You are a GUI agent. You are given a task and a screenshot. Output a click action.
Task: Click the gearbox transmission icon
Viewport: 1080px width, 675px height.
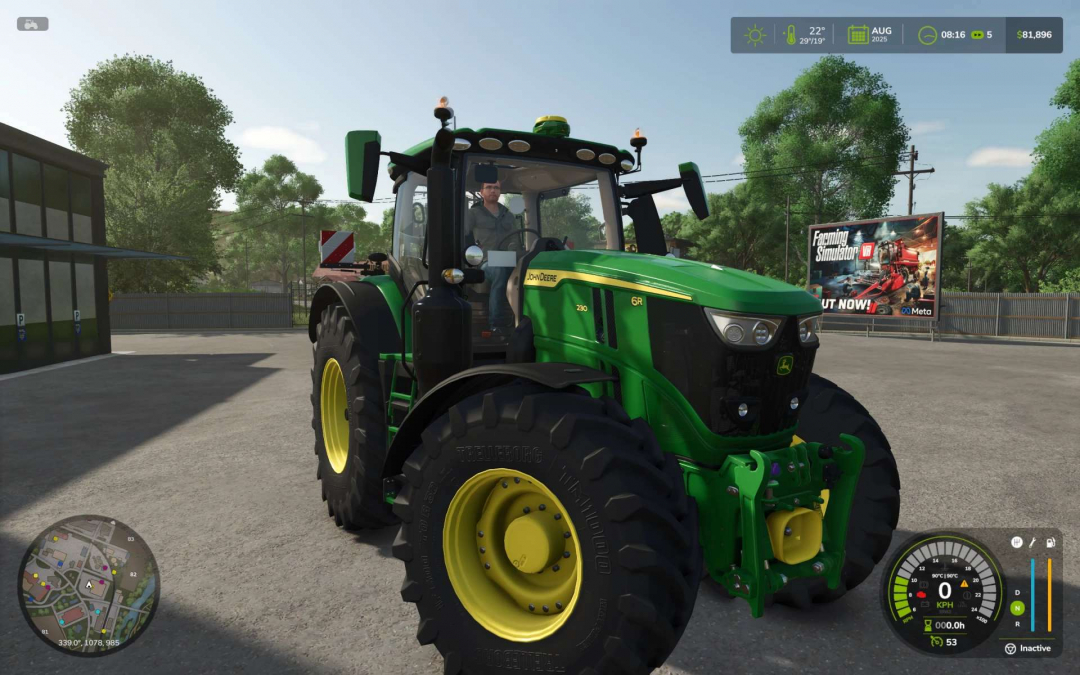1016,542
